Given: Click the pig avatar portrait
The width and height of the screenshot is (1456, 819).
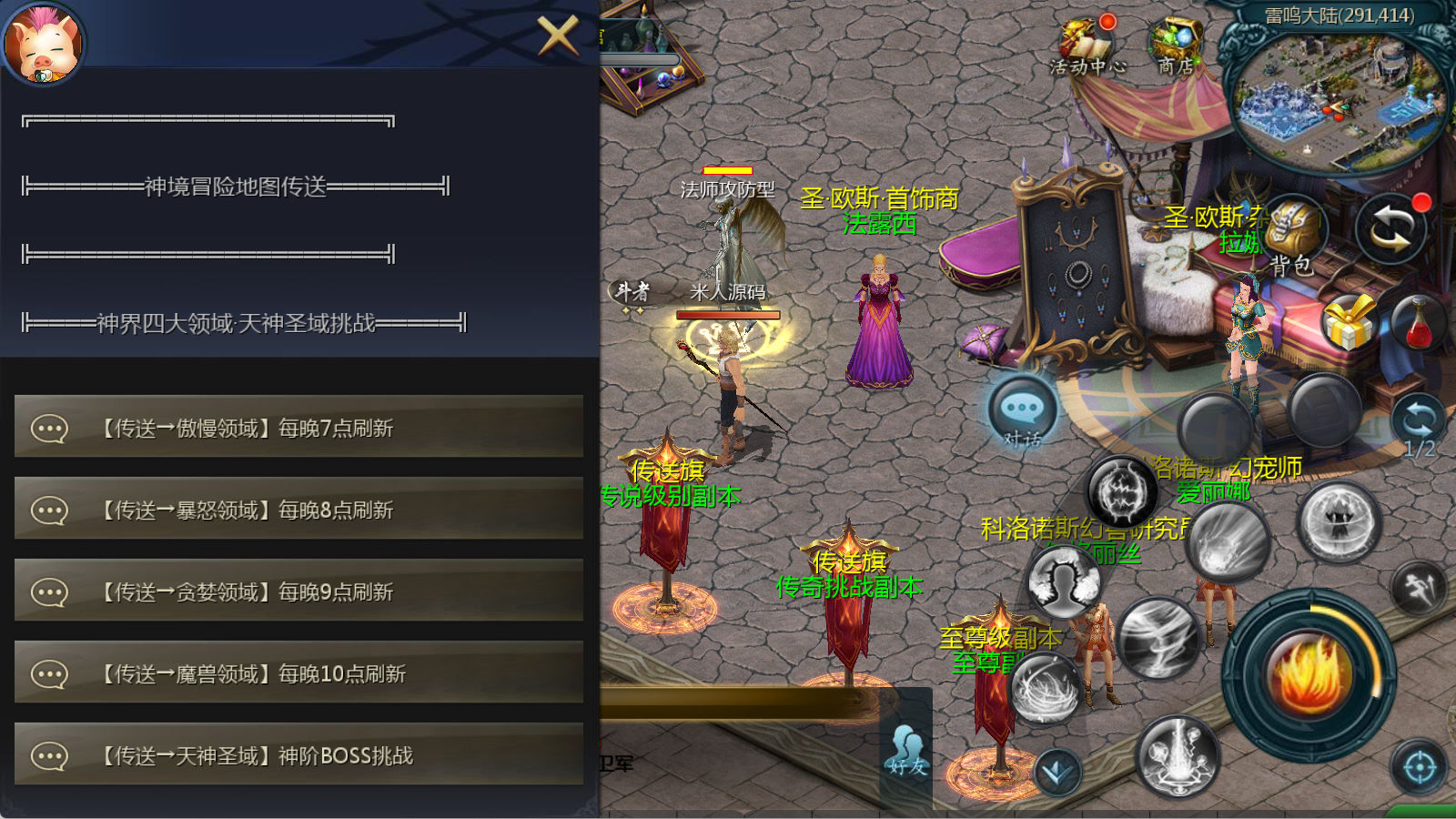Looking at the screenshot, I should point(43,43).
